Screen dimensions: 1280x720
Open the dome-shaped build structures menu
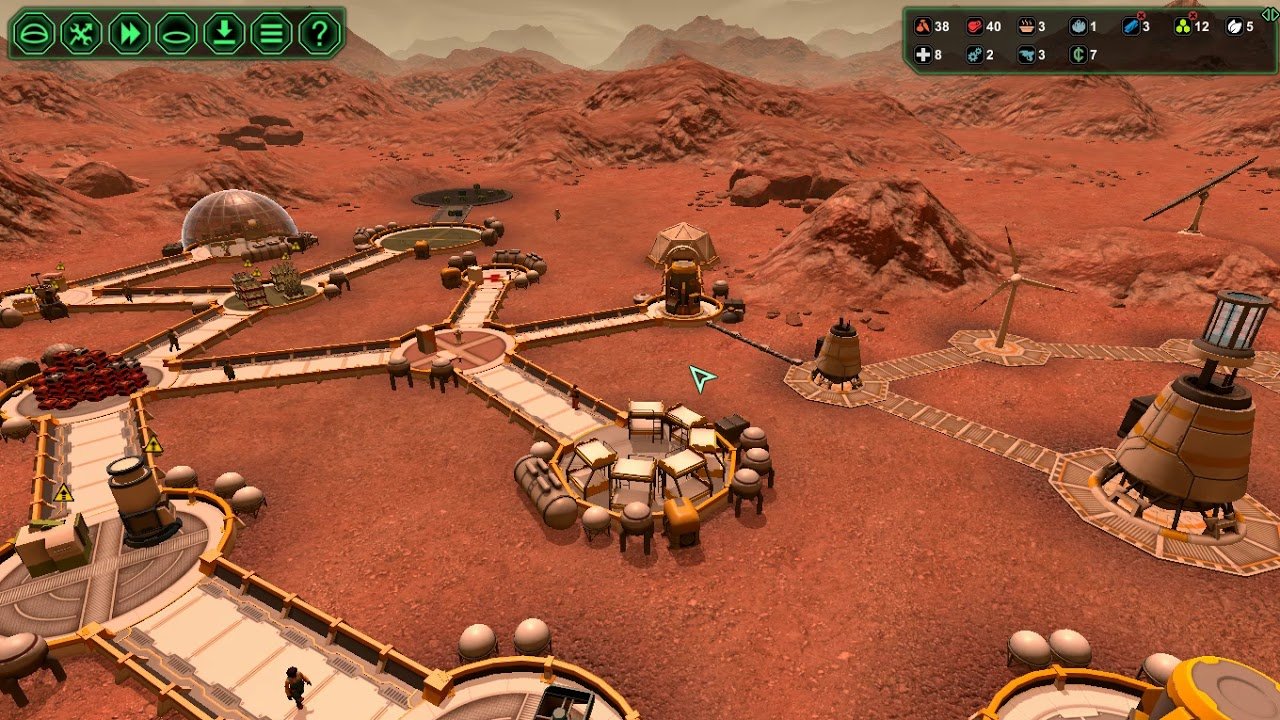35,34
